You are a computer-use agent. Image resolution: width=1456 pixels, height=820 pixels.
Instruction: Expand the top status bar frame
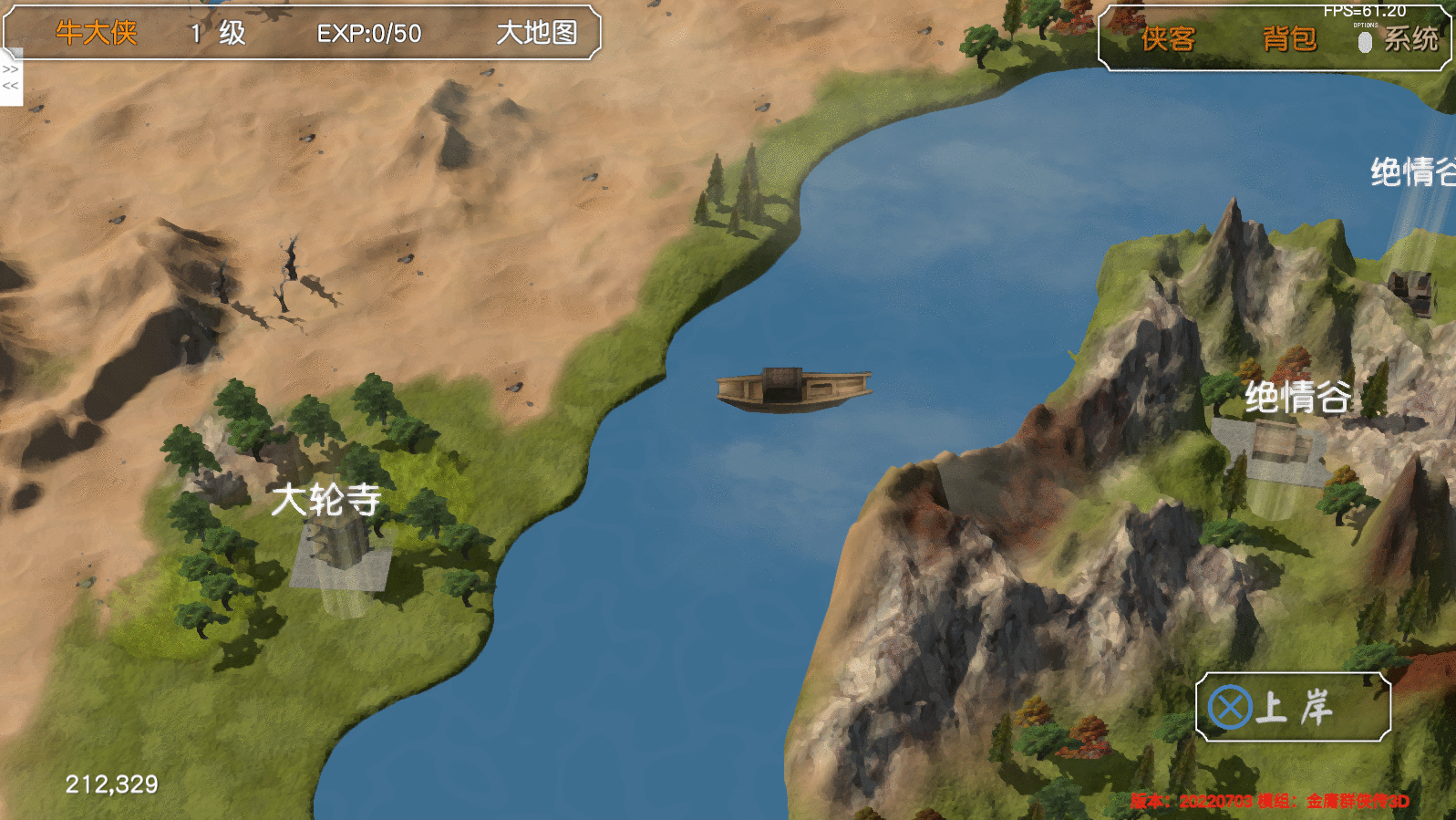click(x=301, y=31)
